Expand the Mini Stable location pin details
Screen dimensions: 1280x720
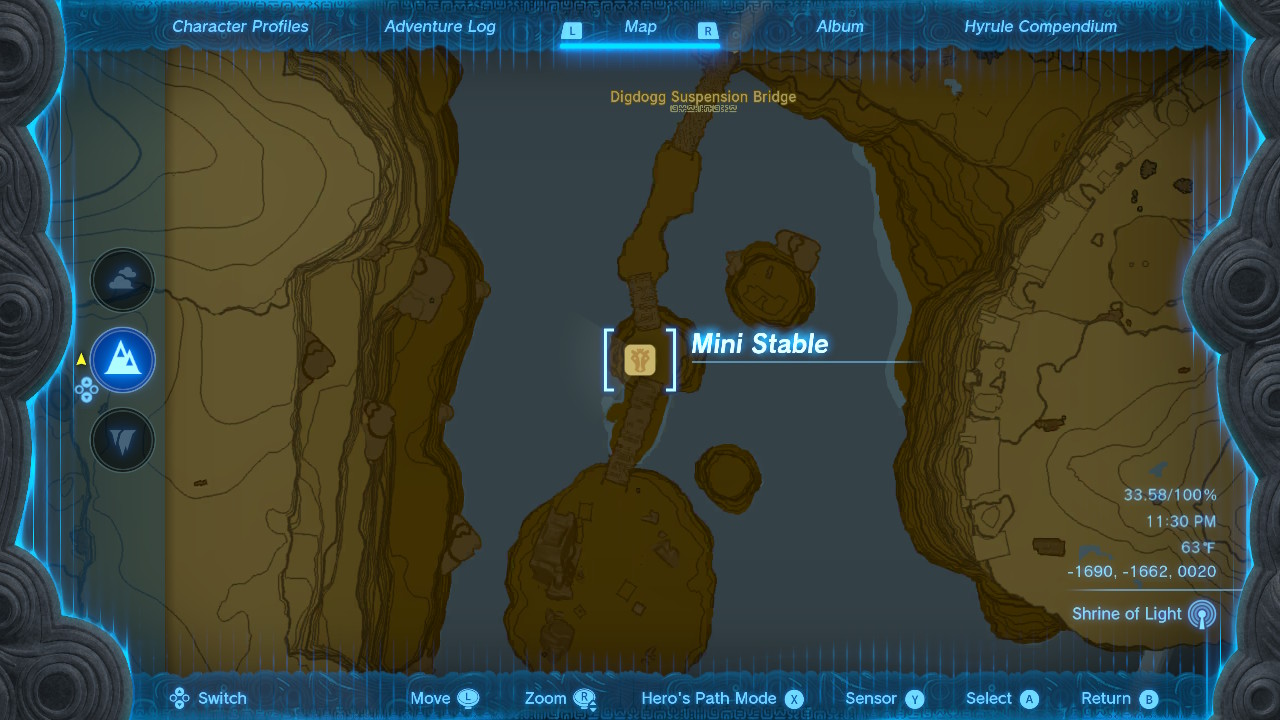coord(758,344)
